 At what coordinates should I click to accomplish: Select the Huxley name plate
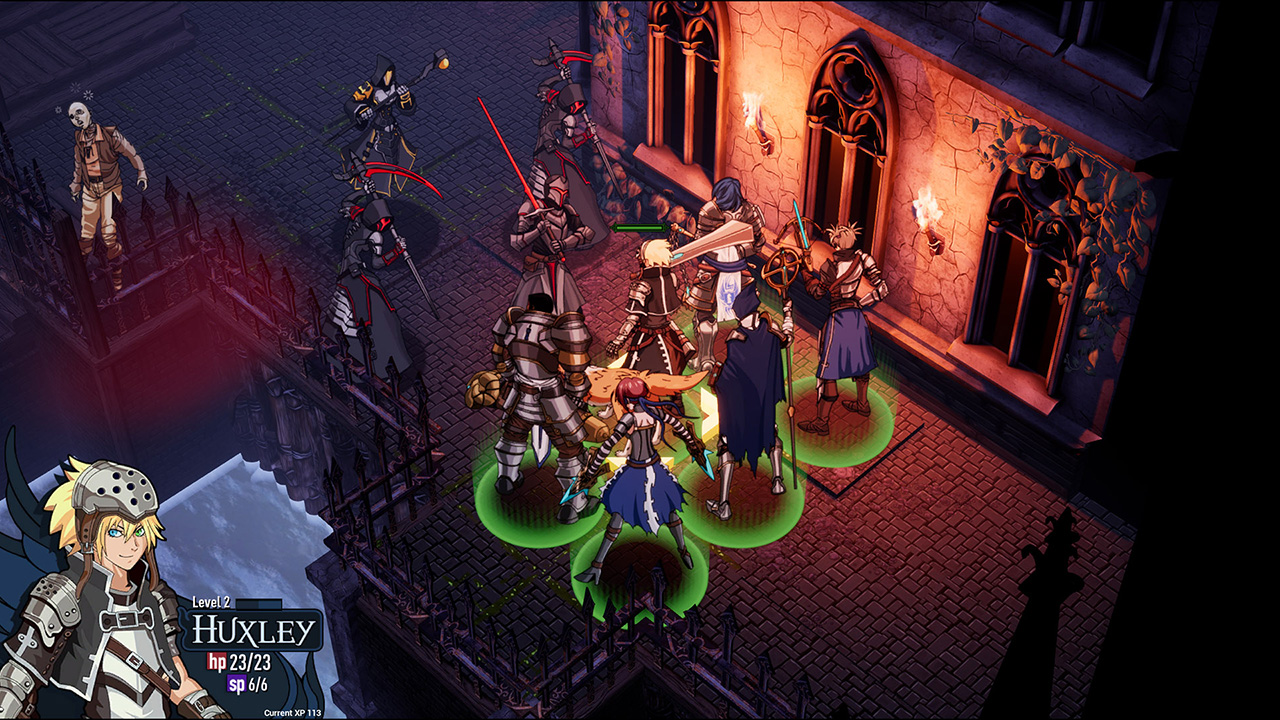(256, 632)
